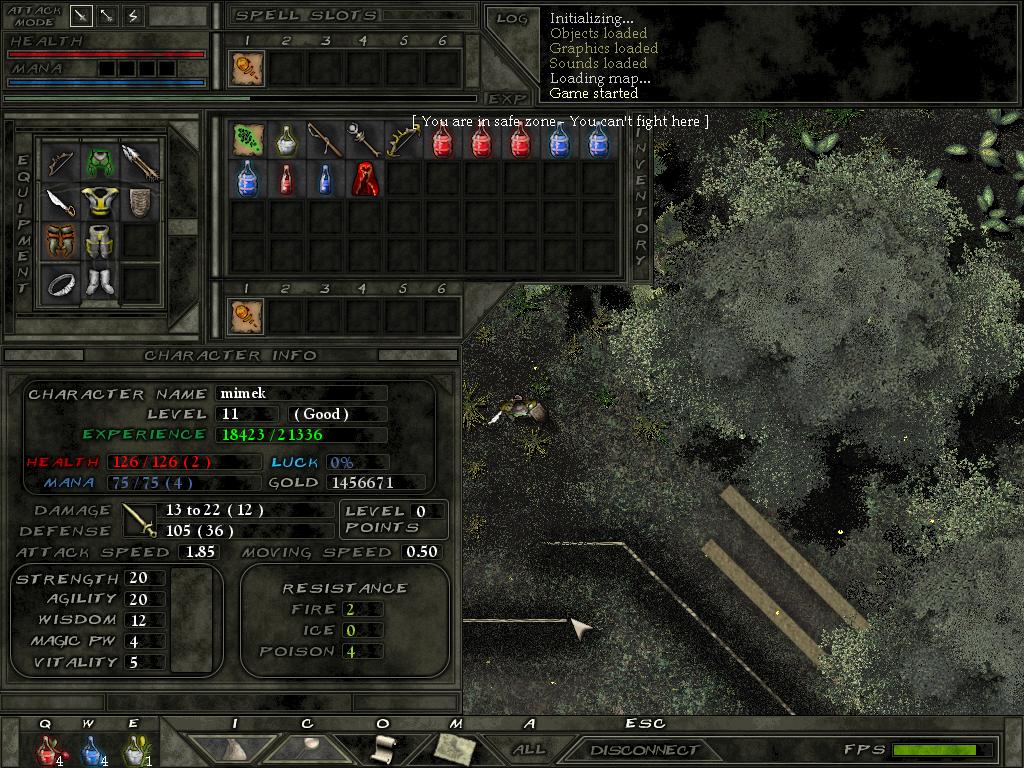Toggle the ALL panels button
Screen dimensions: 1024x768
pyautogui.click(x=529, y=749)
